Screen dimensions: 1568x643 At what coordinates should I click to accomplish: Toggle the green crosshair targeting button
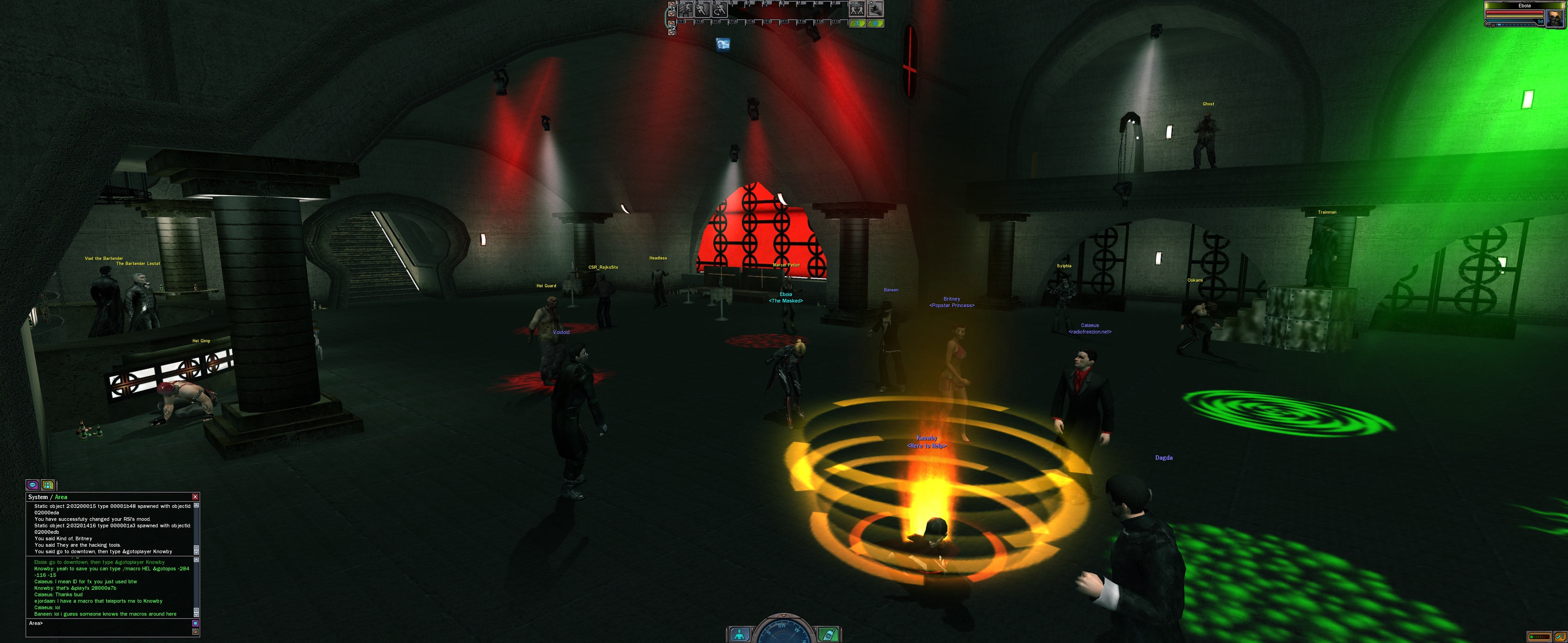[x=875, y=24]
